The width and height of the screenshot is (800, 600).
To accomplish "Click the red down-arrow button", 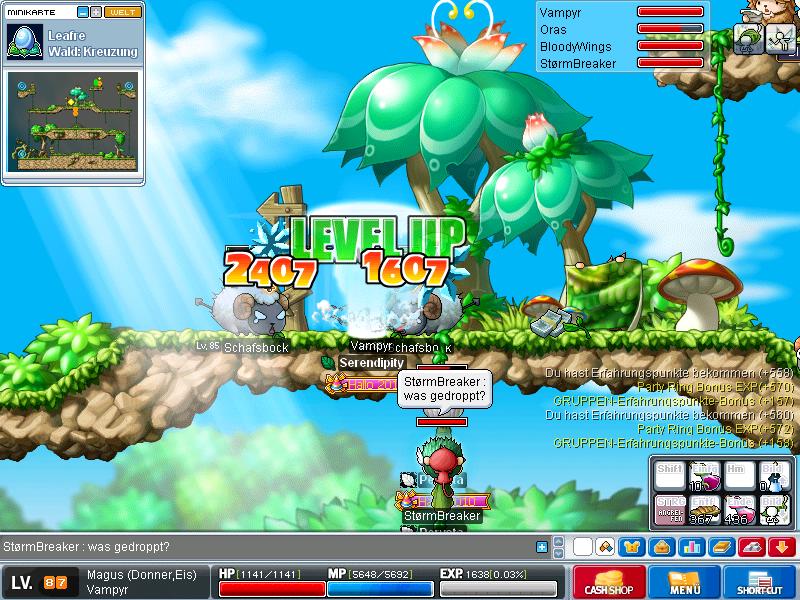I will click(783, 547).
